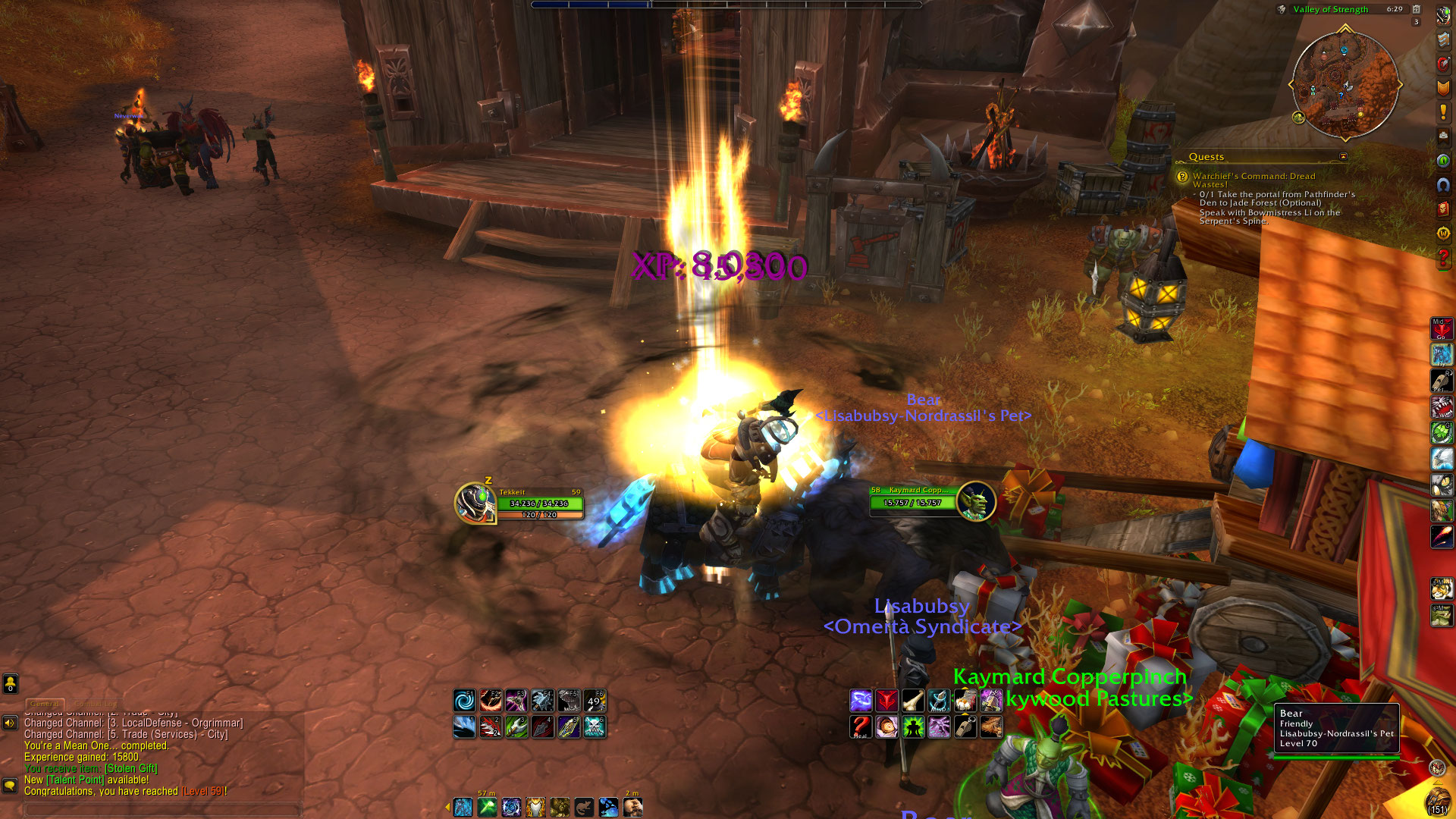Image resolution: width=1456 pixels, height=819 pixels.
Task: Toggle the minimap tracking icon
Action: [x=1282, y=10]
